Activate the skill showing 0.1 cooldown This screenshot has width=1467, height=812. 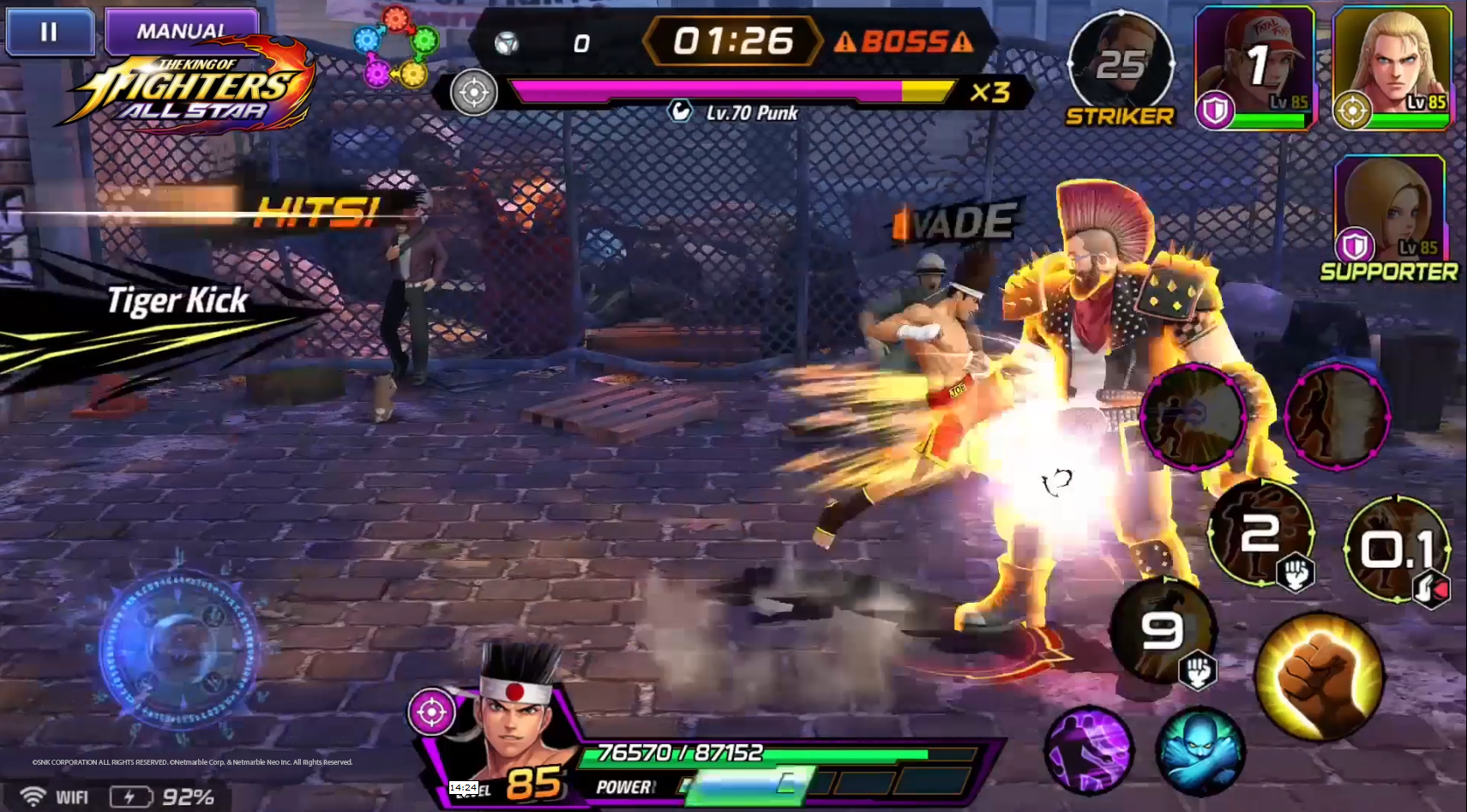1396,549
